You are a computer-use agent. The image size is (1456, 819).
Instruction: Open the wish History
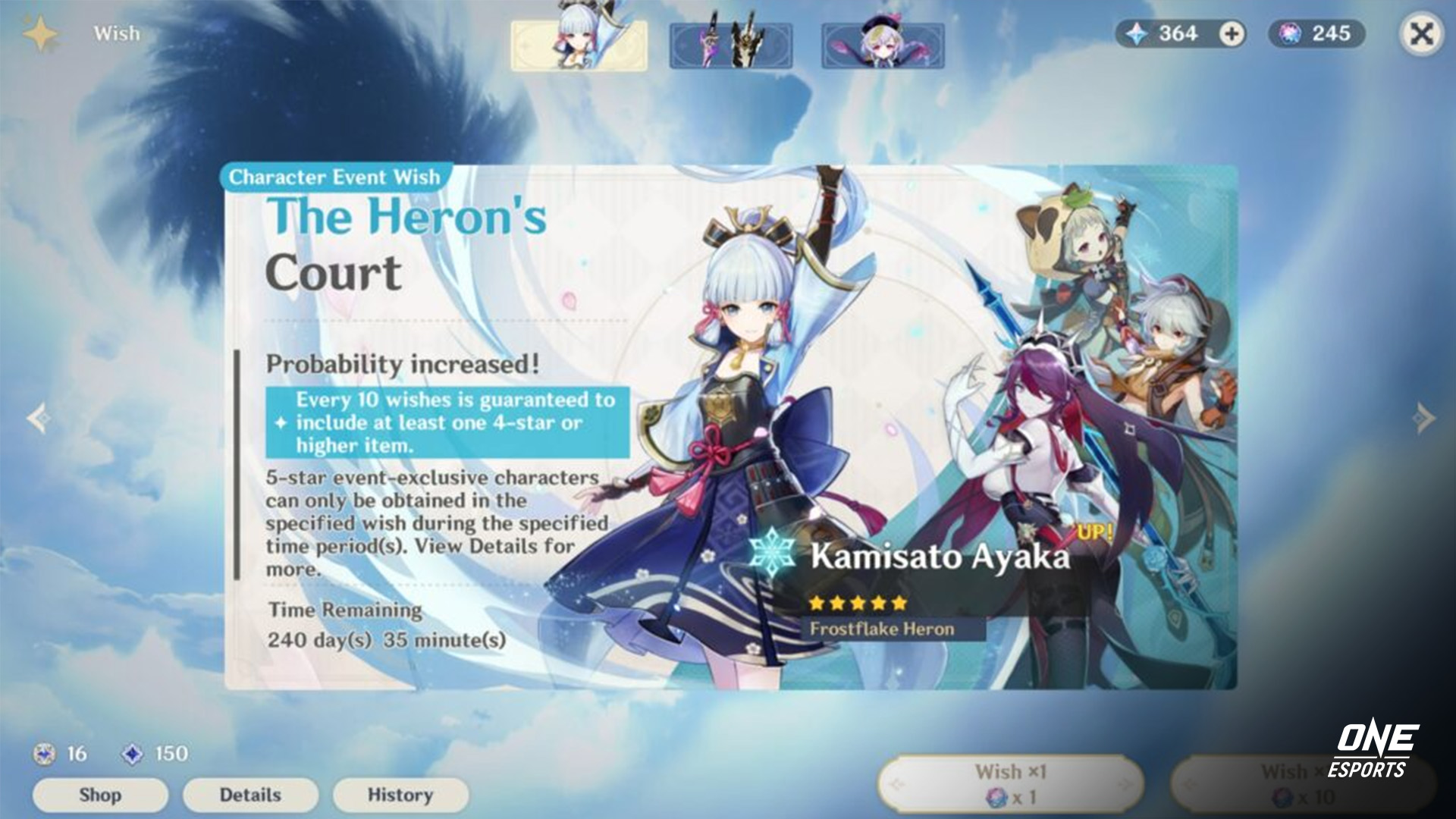400,795
